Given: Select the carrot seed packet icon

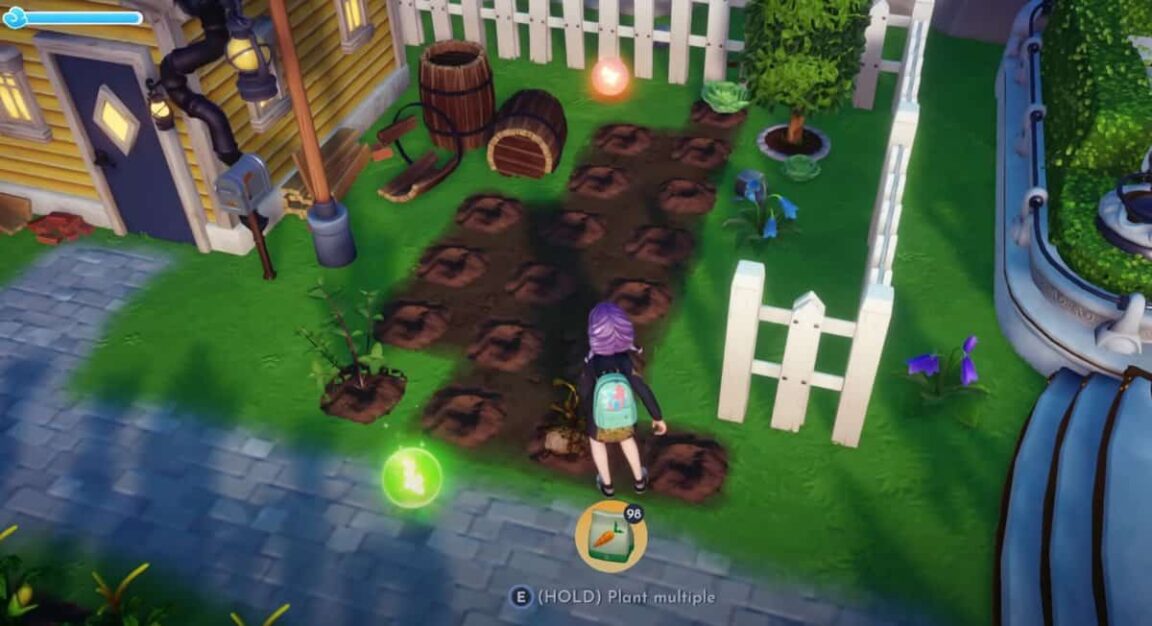Looking at the screenshot, I should click(611, 536).
